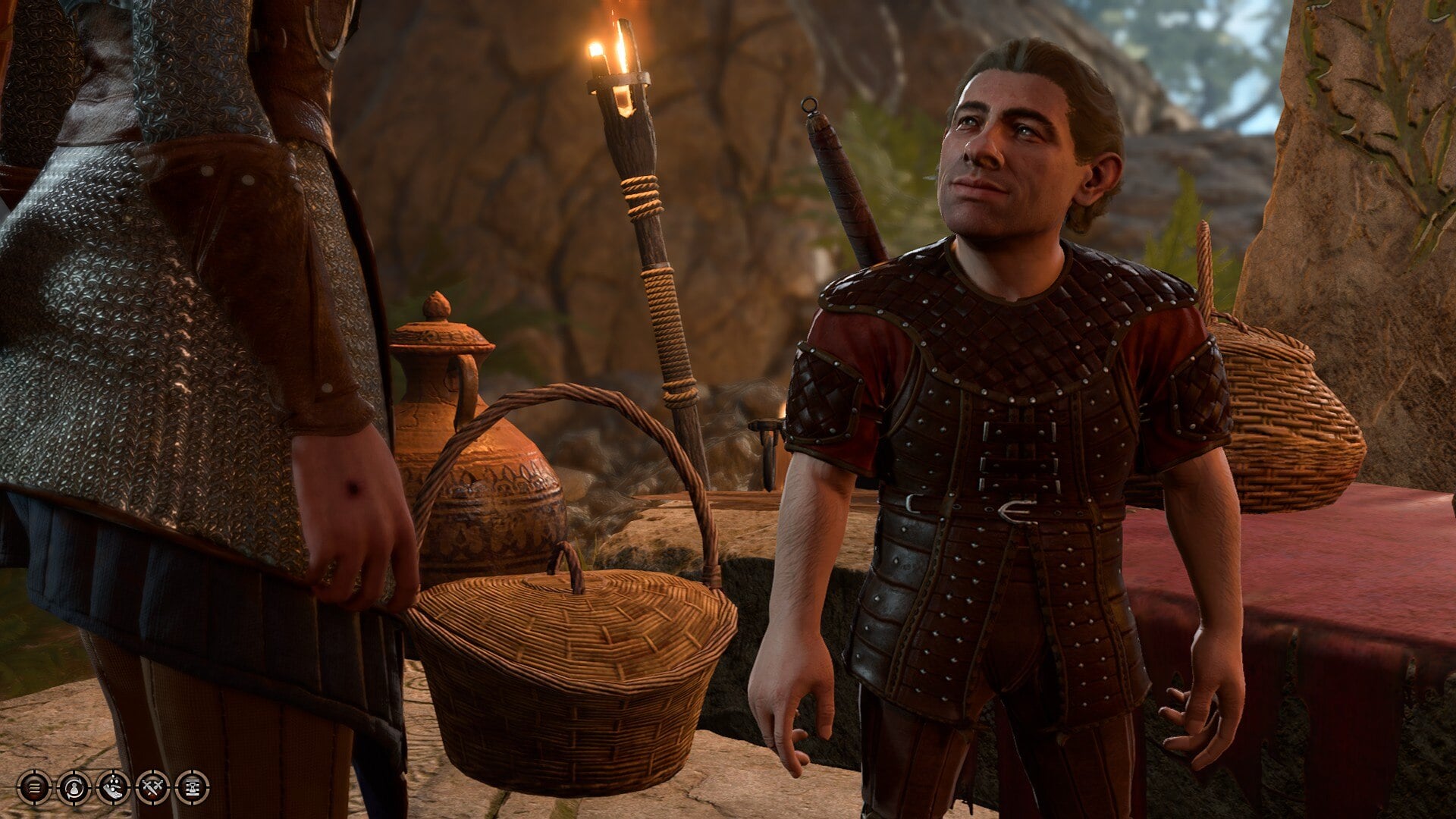This screenshot has width=1456, height=819.
Task: Switch to another party member
Action: 73,789
